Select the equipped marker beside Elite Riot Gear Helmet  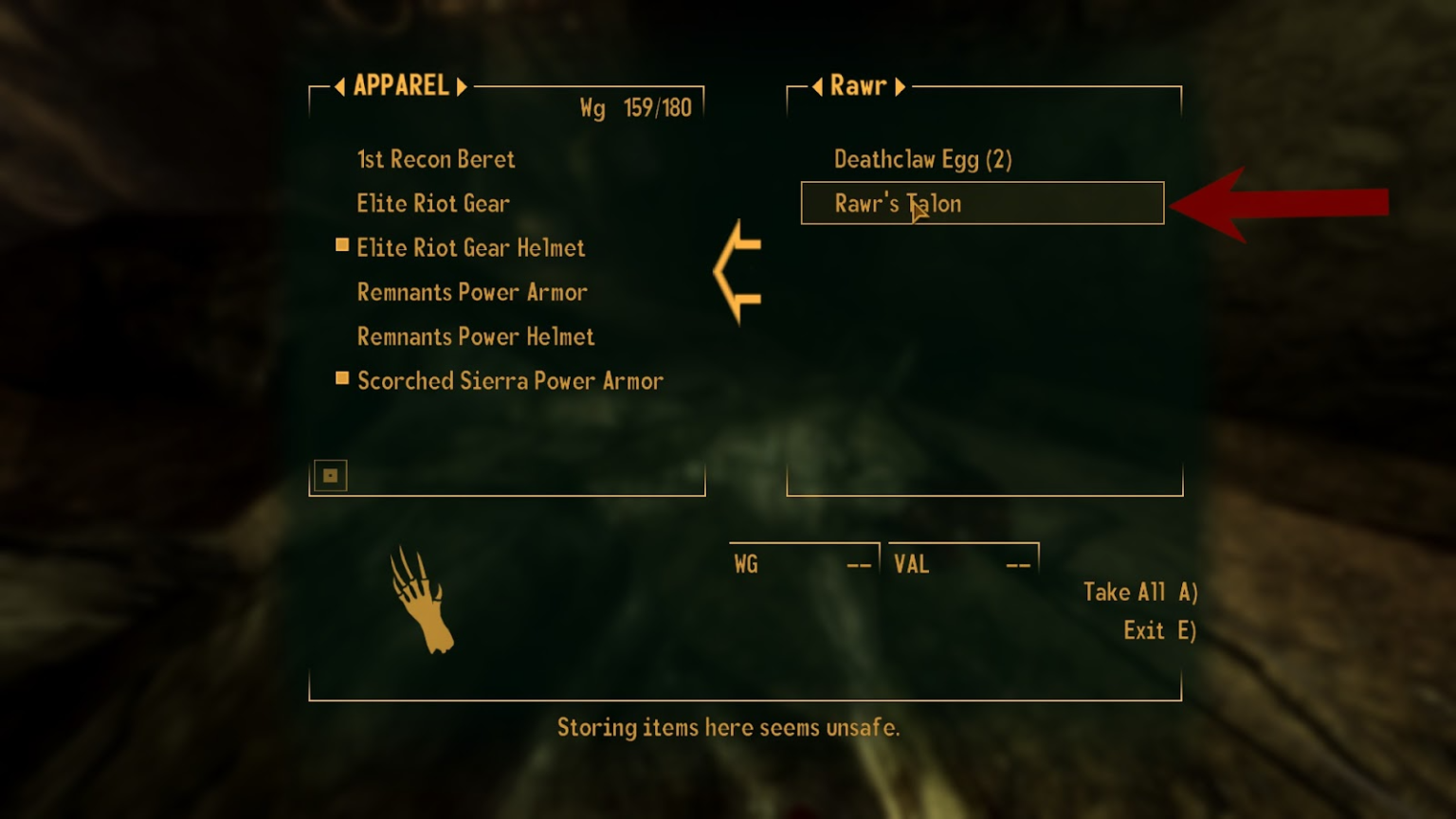tap(341, 245)
